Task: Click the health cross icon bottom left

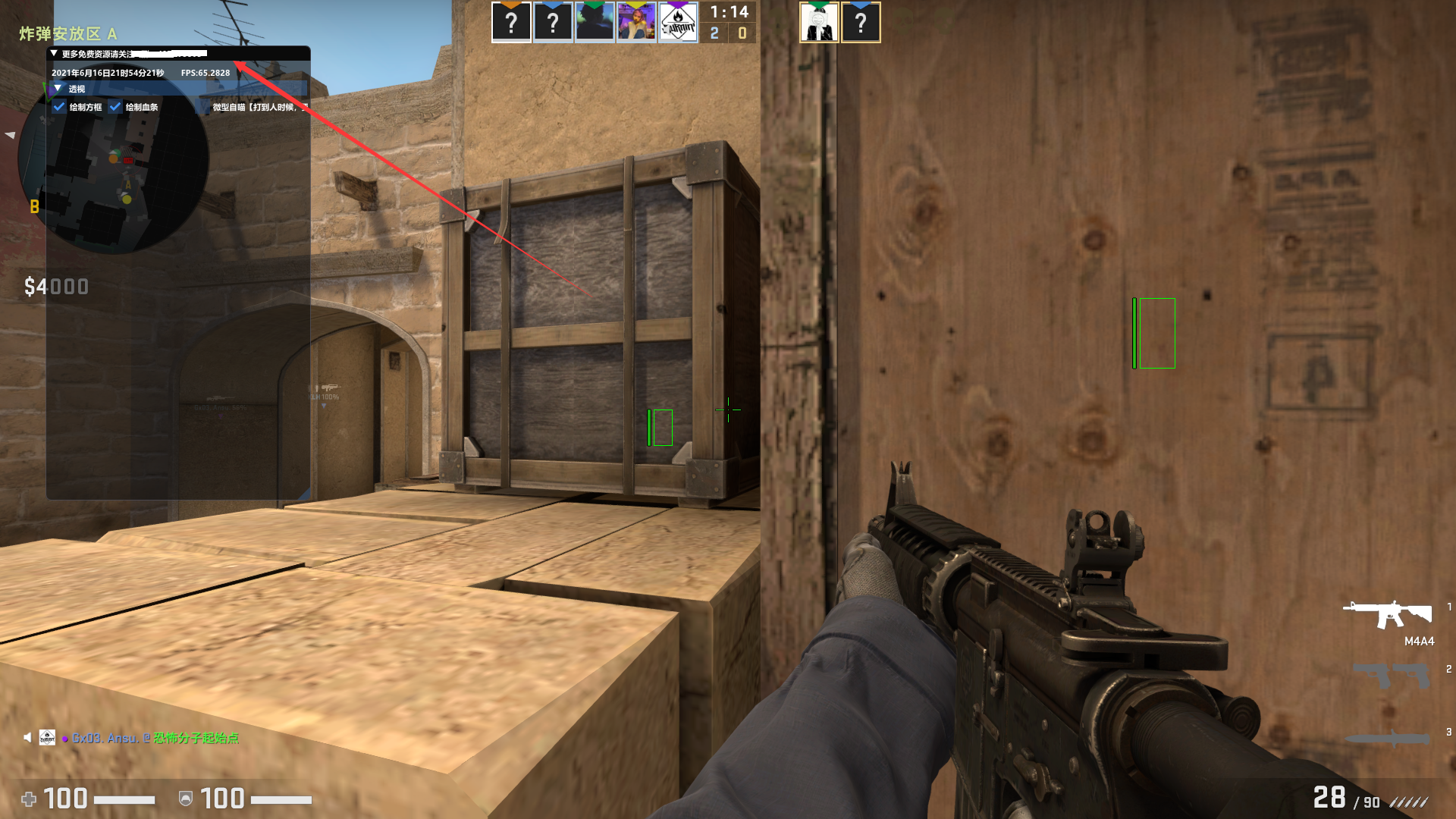Action: [29, 799]
